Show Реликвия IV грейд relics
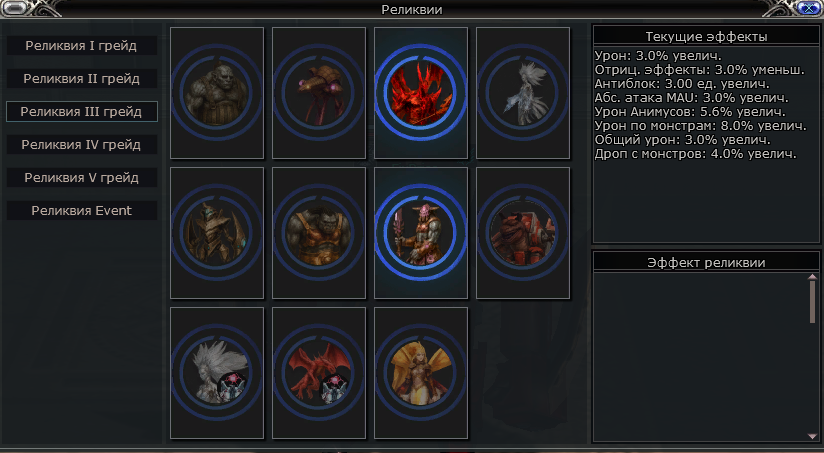This screenshot has width=824, height=453. [x=82, y=144]
